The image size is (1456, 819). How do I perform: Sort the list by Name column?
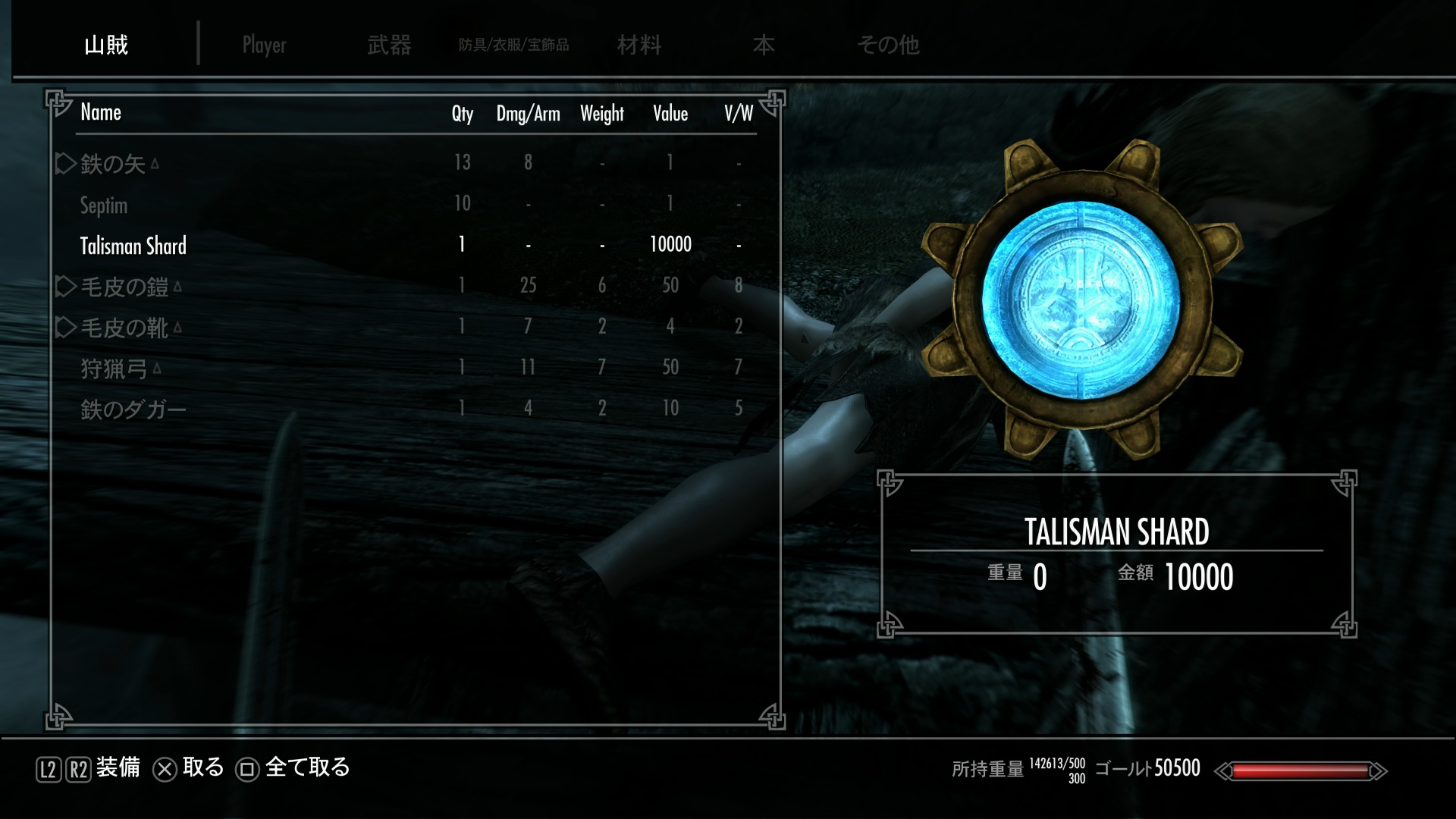tap(101, 112)
